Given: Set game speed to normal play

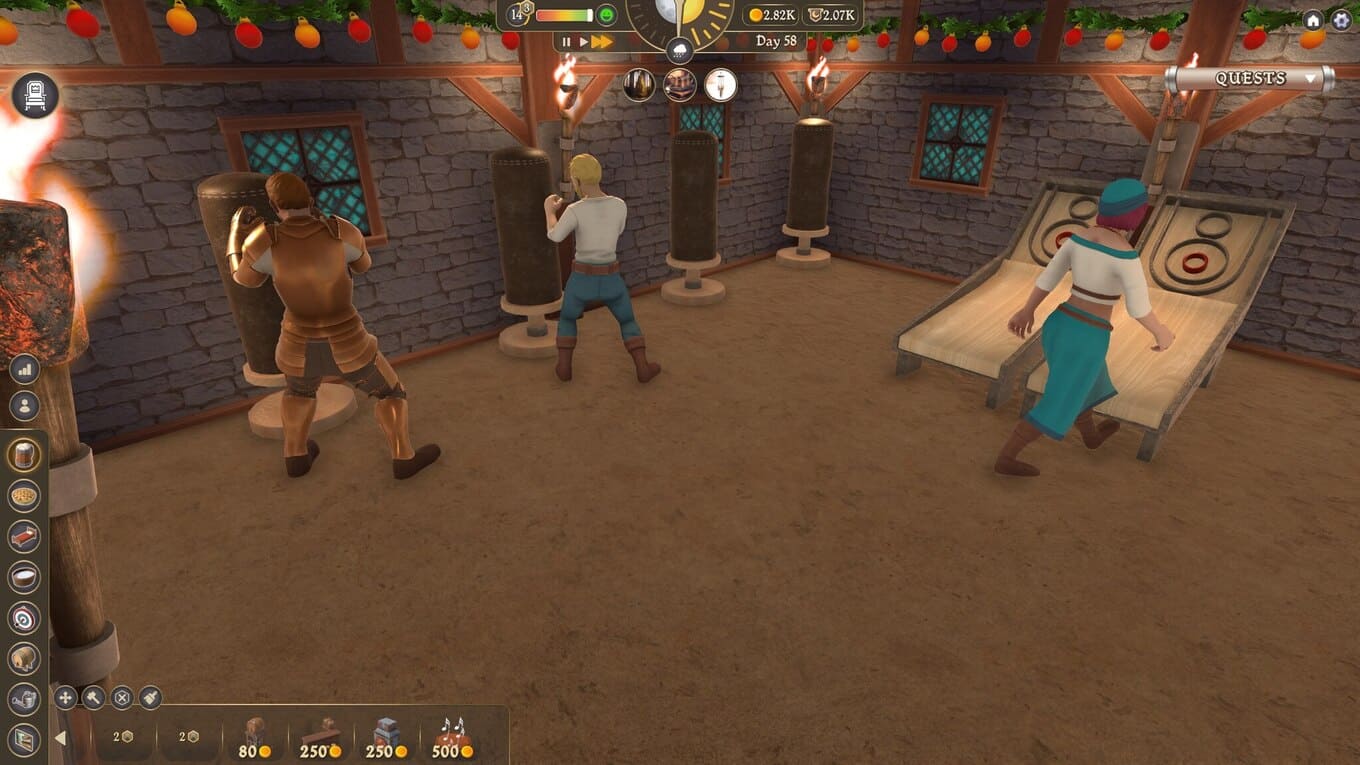Looking at the screenshot, I should (583, 42).
